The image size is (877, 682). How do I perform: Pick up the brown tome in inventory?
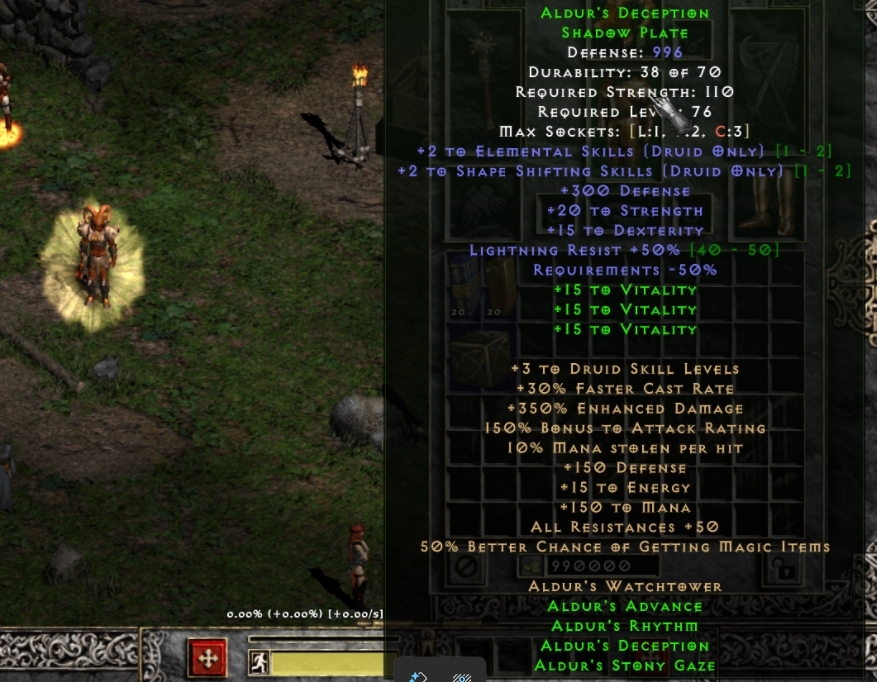496,285
